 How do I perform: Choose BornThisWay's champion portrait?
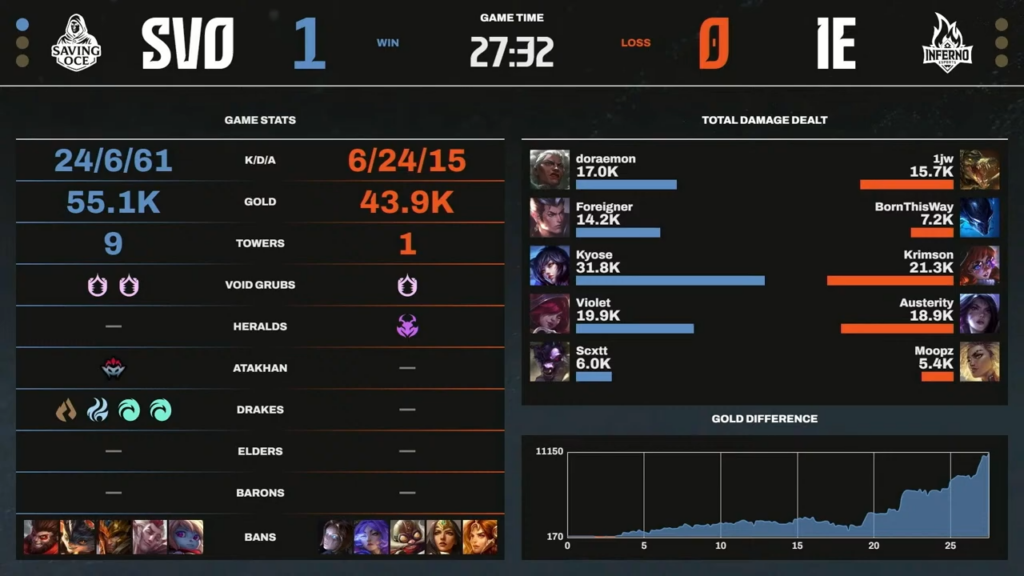[x=979, y=217]
